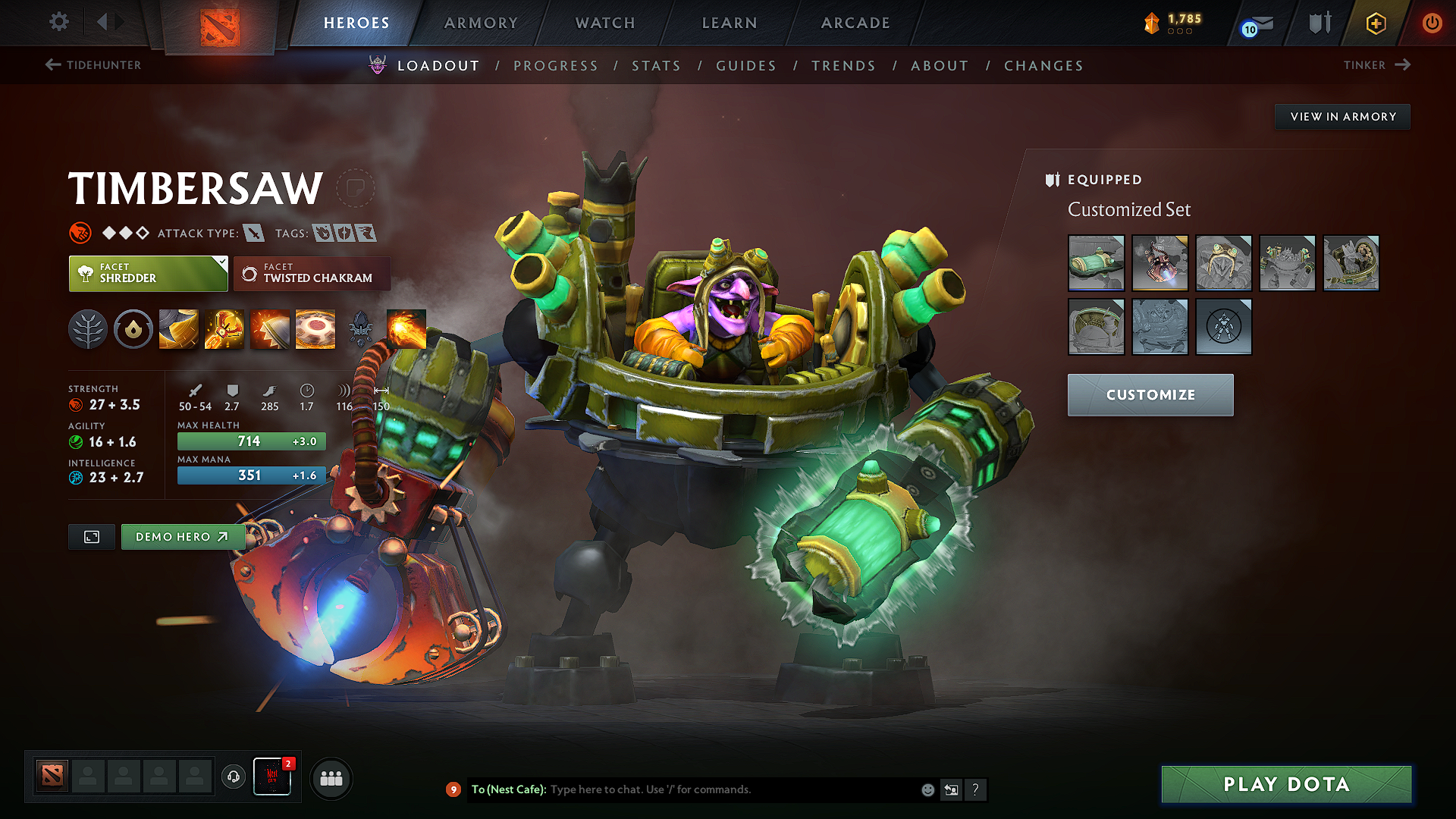The image size is (1456, 819).
Task: Click the Dota Plus hexagon icon
Action: (1374, 23)
